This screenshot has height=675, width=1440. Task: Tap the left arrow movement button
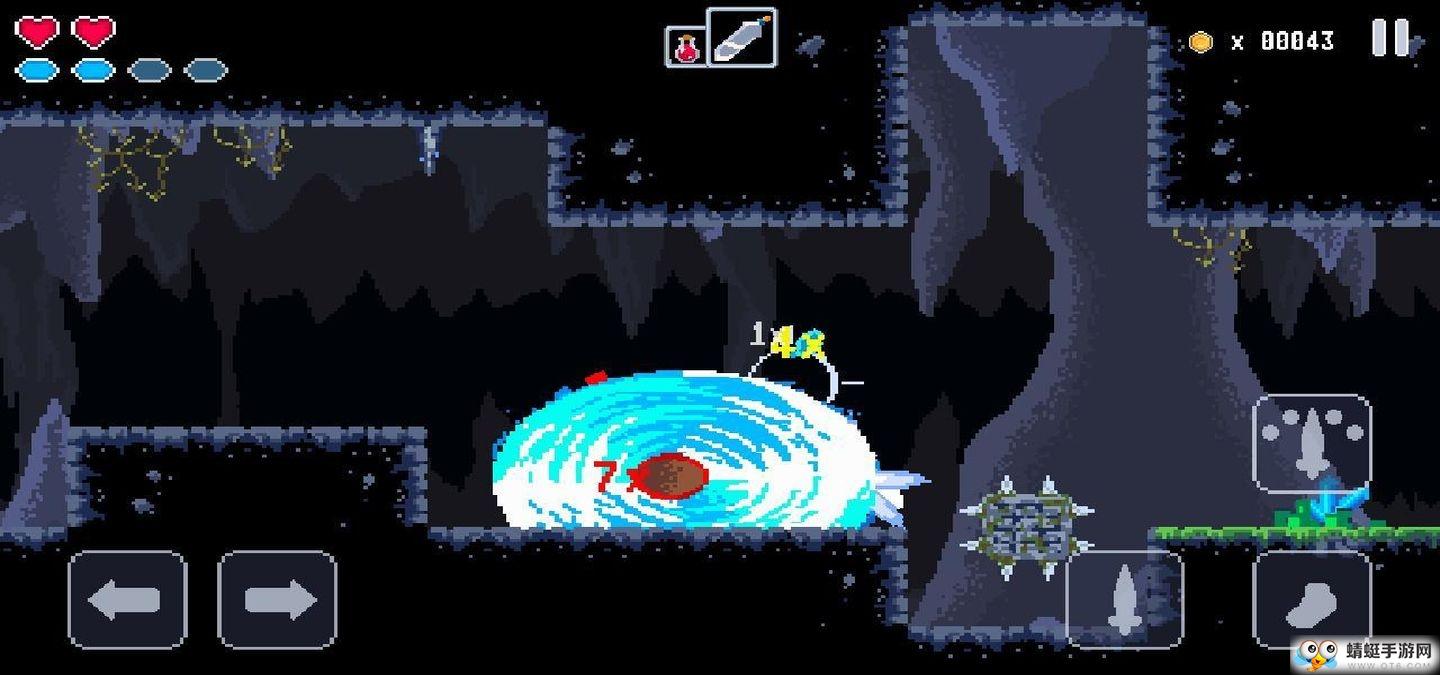(127, 600)
